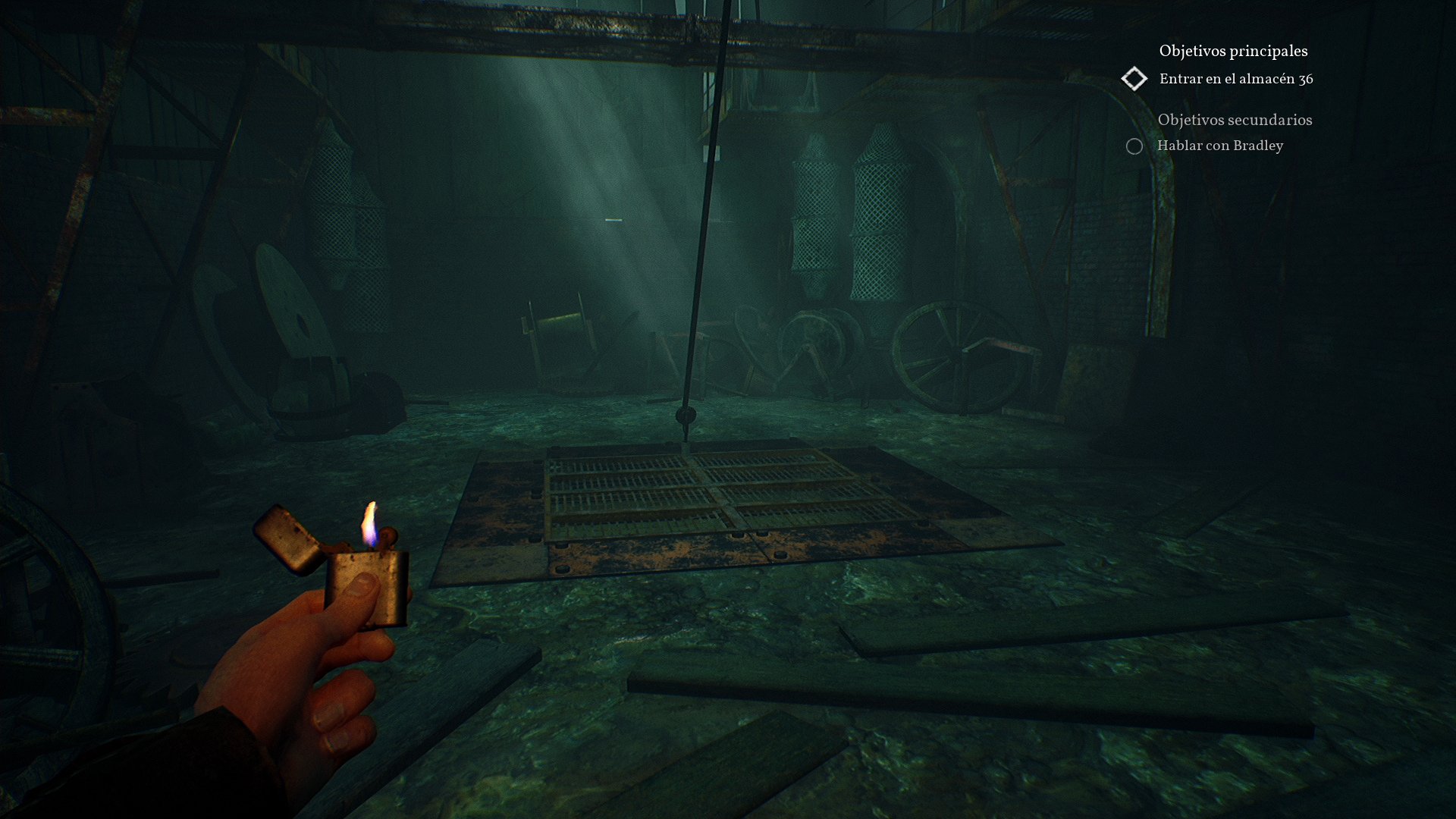Toggle the 'Entrar en el almacén 36' objective
Image resolution: width=1456 pixels, height=819 pixels.
1236,77
